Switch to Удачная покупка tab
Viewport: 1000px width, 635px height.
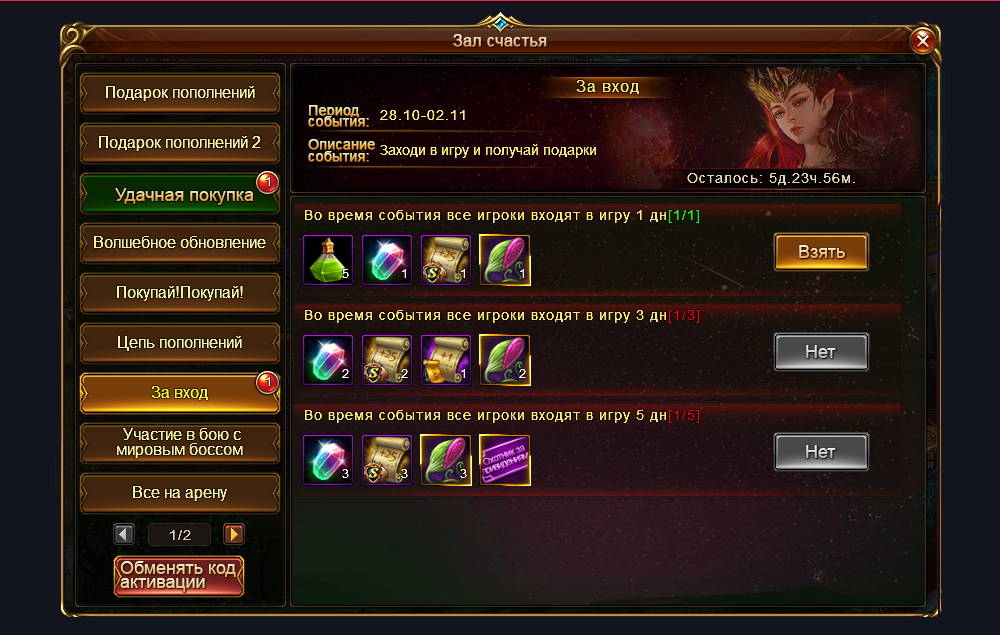click(180, 194)
